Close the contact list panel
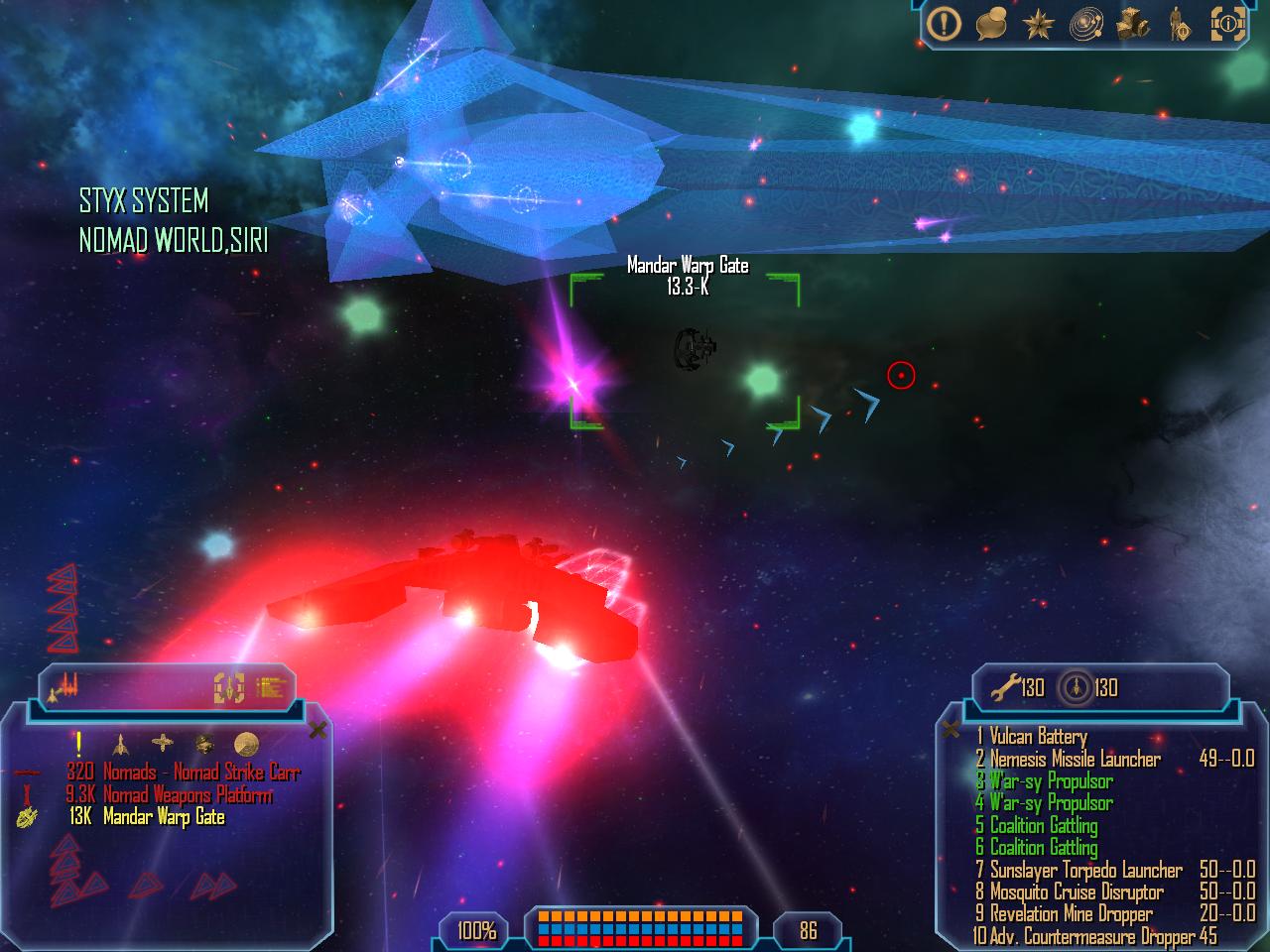Image resolution: width=1270 pixels, height=952 pixels. pyautogui.click(x=317, y=731)
